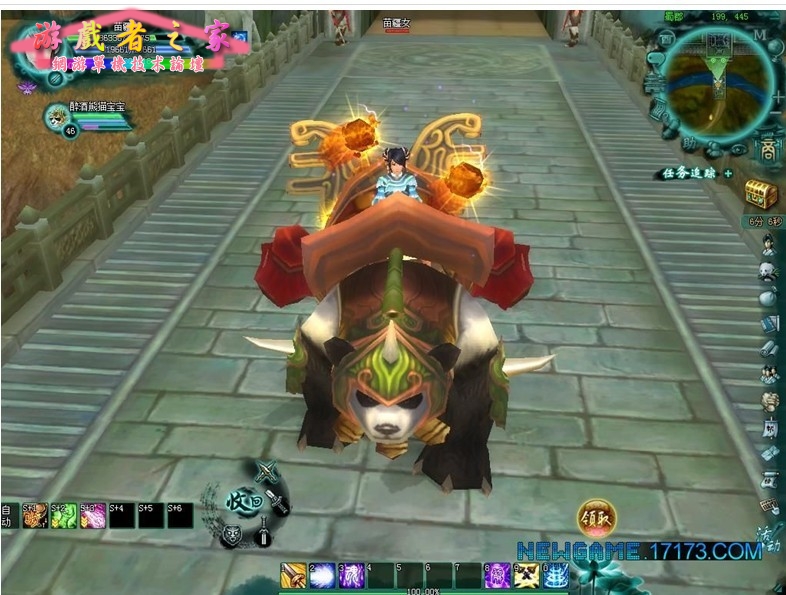Screen dimensions: 786x595
Task: Open the 商 shop button beside minimap
Action: pyautogui.click(x=766, y=150)
